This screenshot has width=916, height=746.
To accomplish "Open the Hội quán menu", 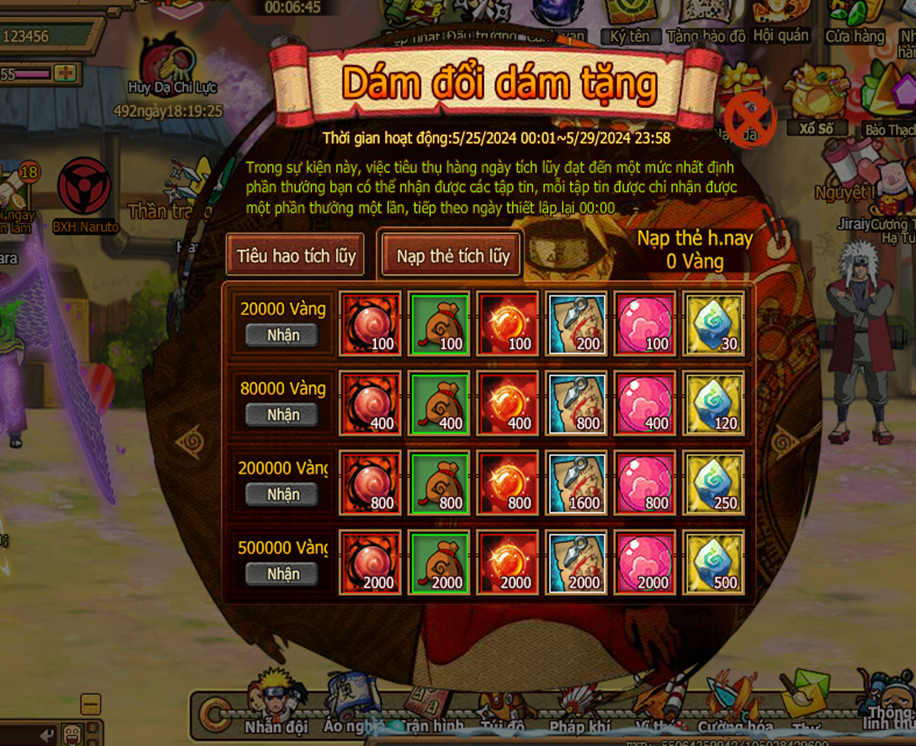I will tap(781, 22).
